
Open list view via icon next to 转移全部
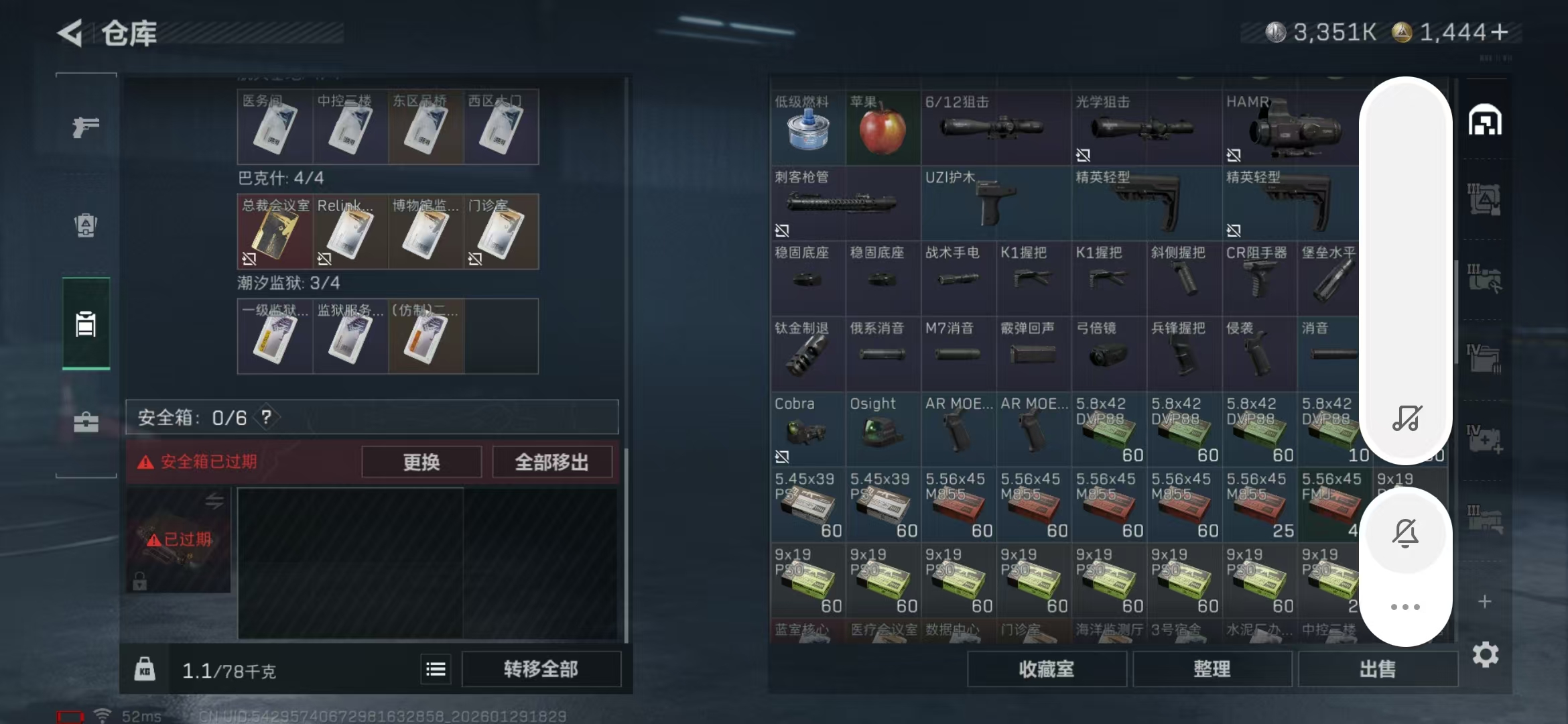click(436, 668)
